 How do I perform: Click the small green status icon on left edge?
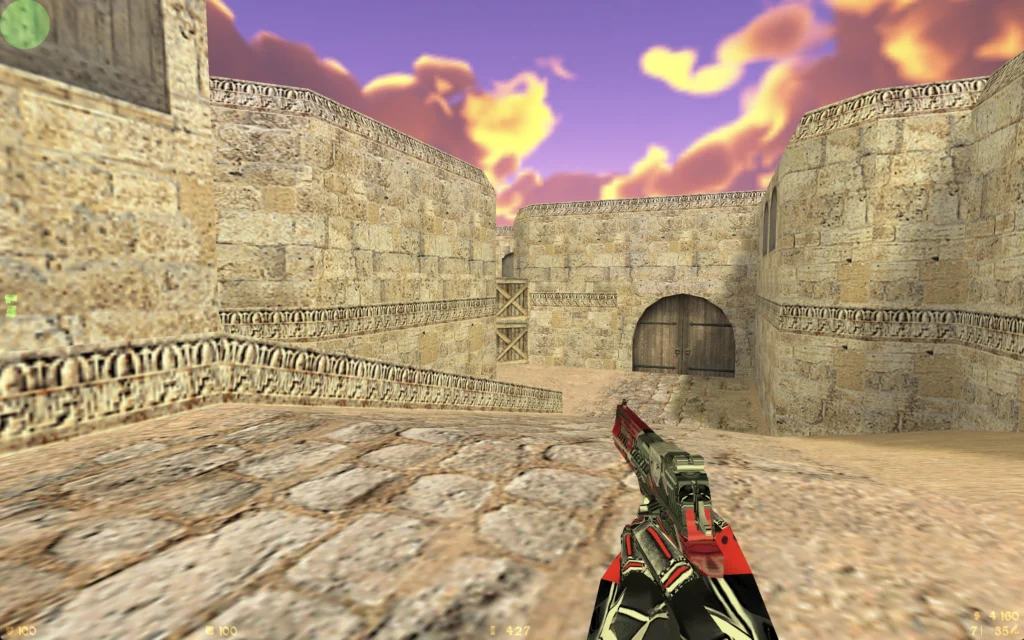[11, 305]
